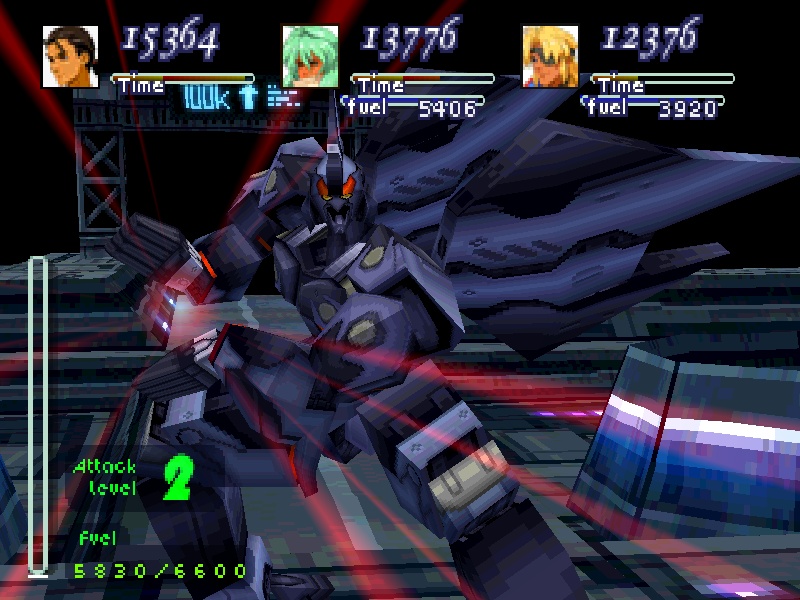
Task: Select the brown-haired man's portrait
Action: point(70,56)
